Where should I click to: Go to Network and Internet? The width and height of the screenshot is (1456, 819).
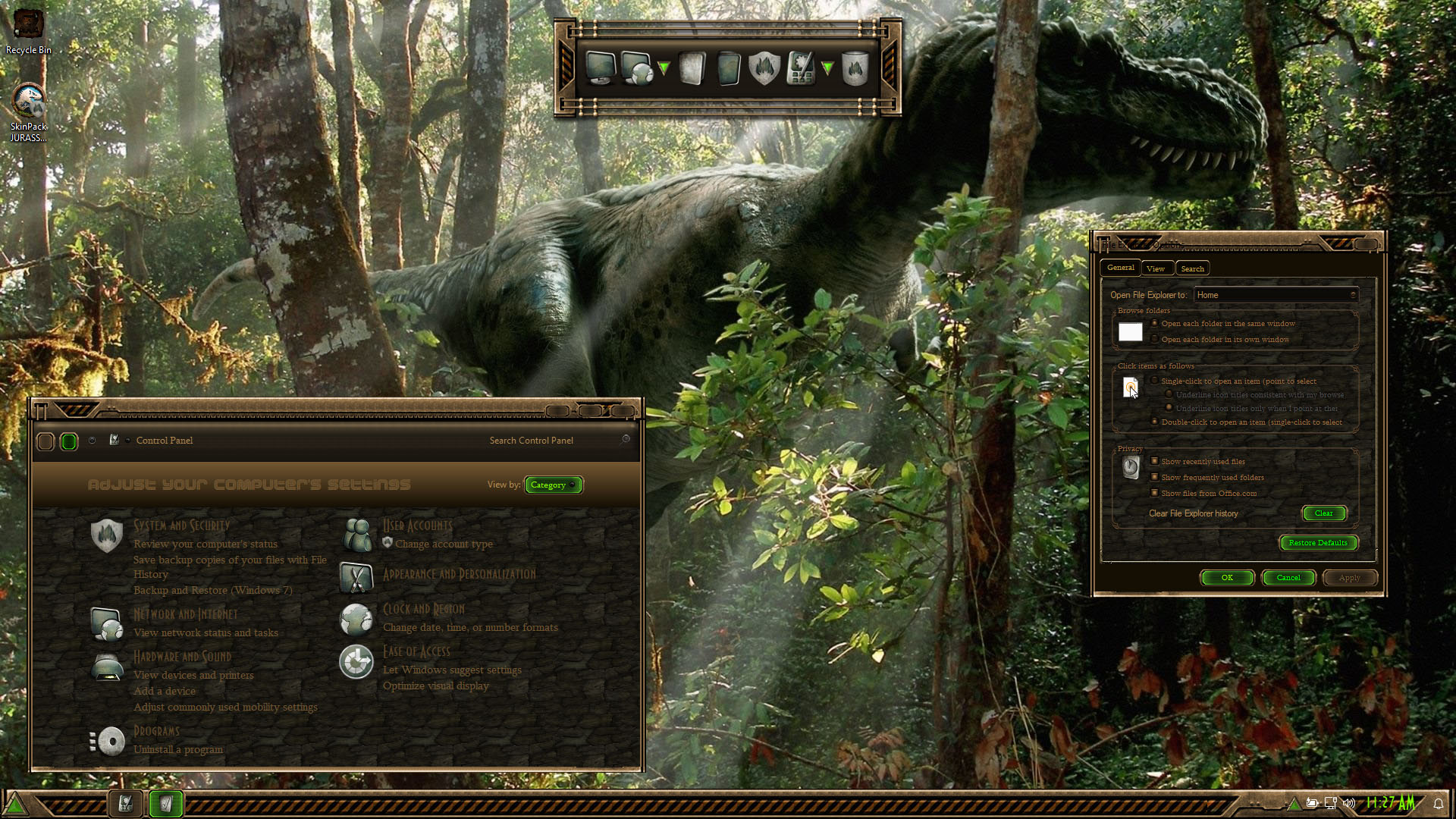[185, 614]
